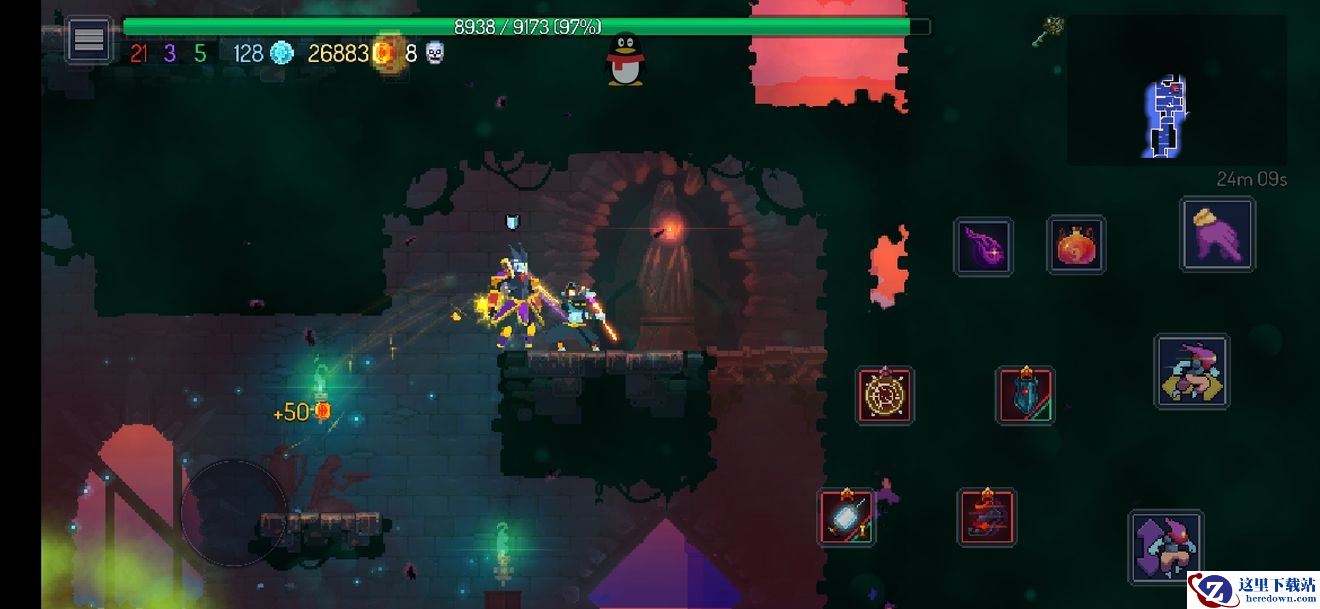Attack with the red weapon slot
The width and height of the screenshot is (1320, 609).
(987, 517)
